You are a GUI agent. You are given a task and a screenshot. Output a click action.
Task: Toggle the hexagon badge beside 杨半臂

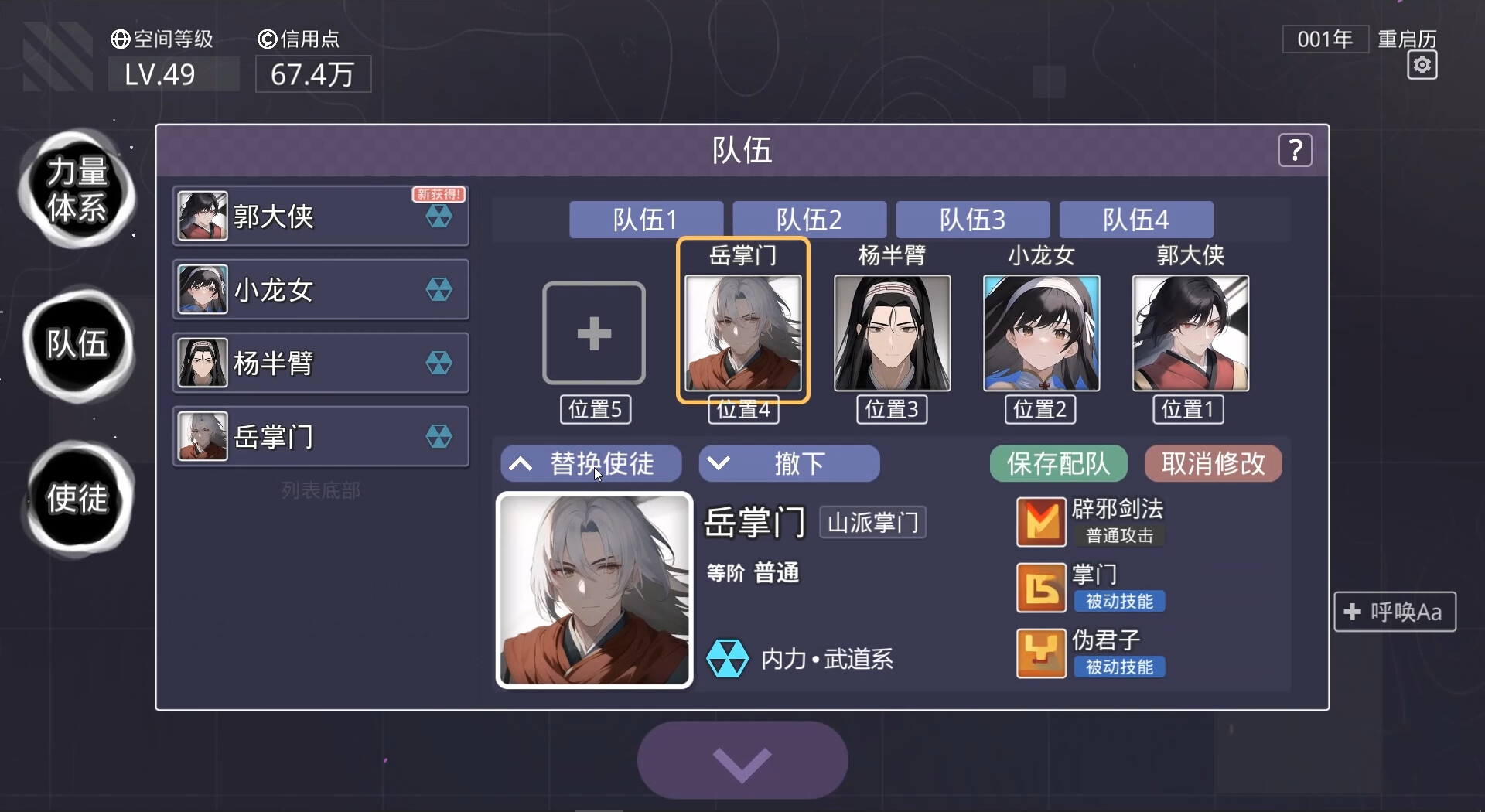pyautogui.click(x=439, y=363)
